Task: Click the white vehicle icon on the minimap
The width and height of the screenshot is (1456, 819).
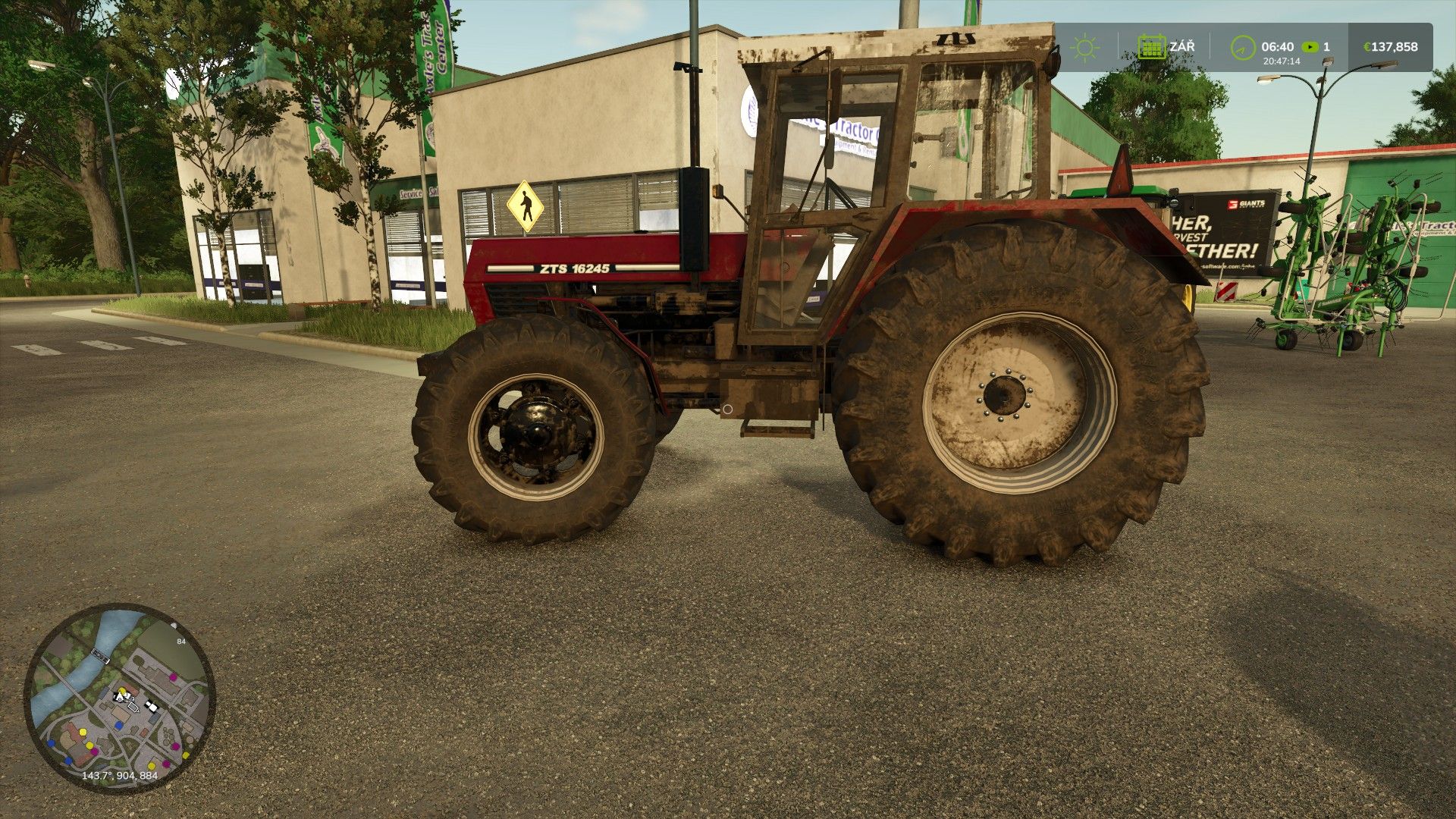Action: click(x=152, y=706)
